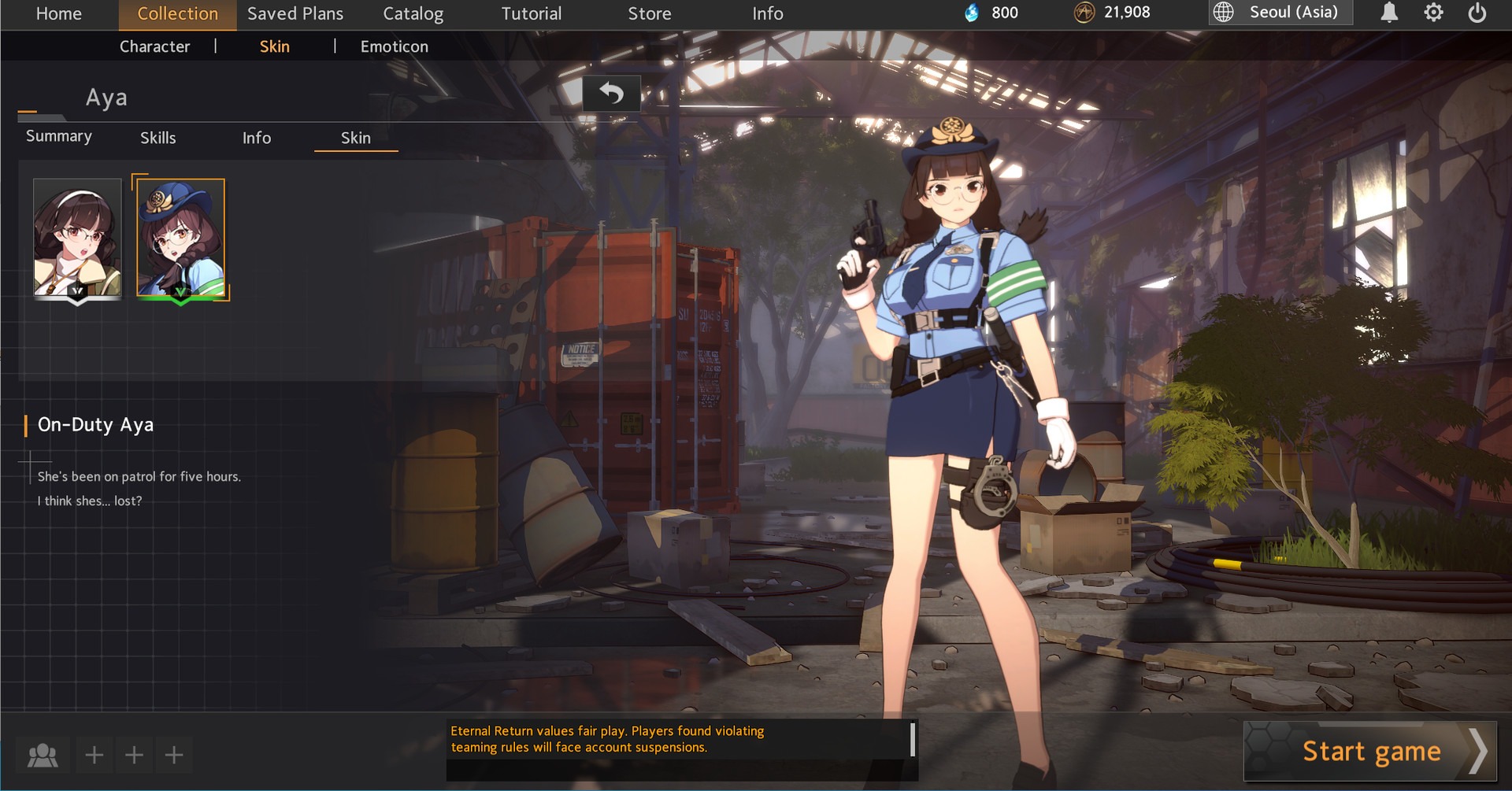
Task: Add a party slot with the plus icon
Action: point(94,754)
